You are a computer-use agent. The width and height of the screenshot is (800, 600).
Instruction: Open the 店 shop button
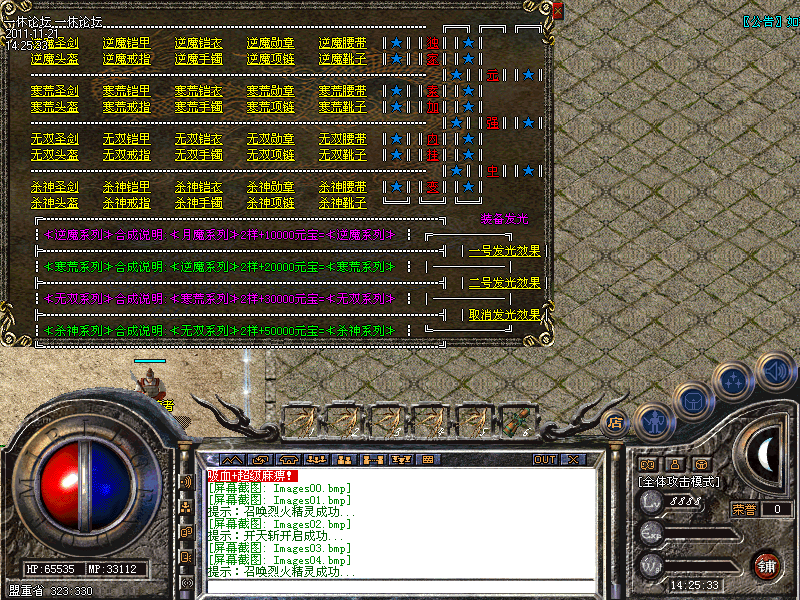pyautogui.click(x=616, y=422)
